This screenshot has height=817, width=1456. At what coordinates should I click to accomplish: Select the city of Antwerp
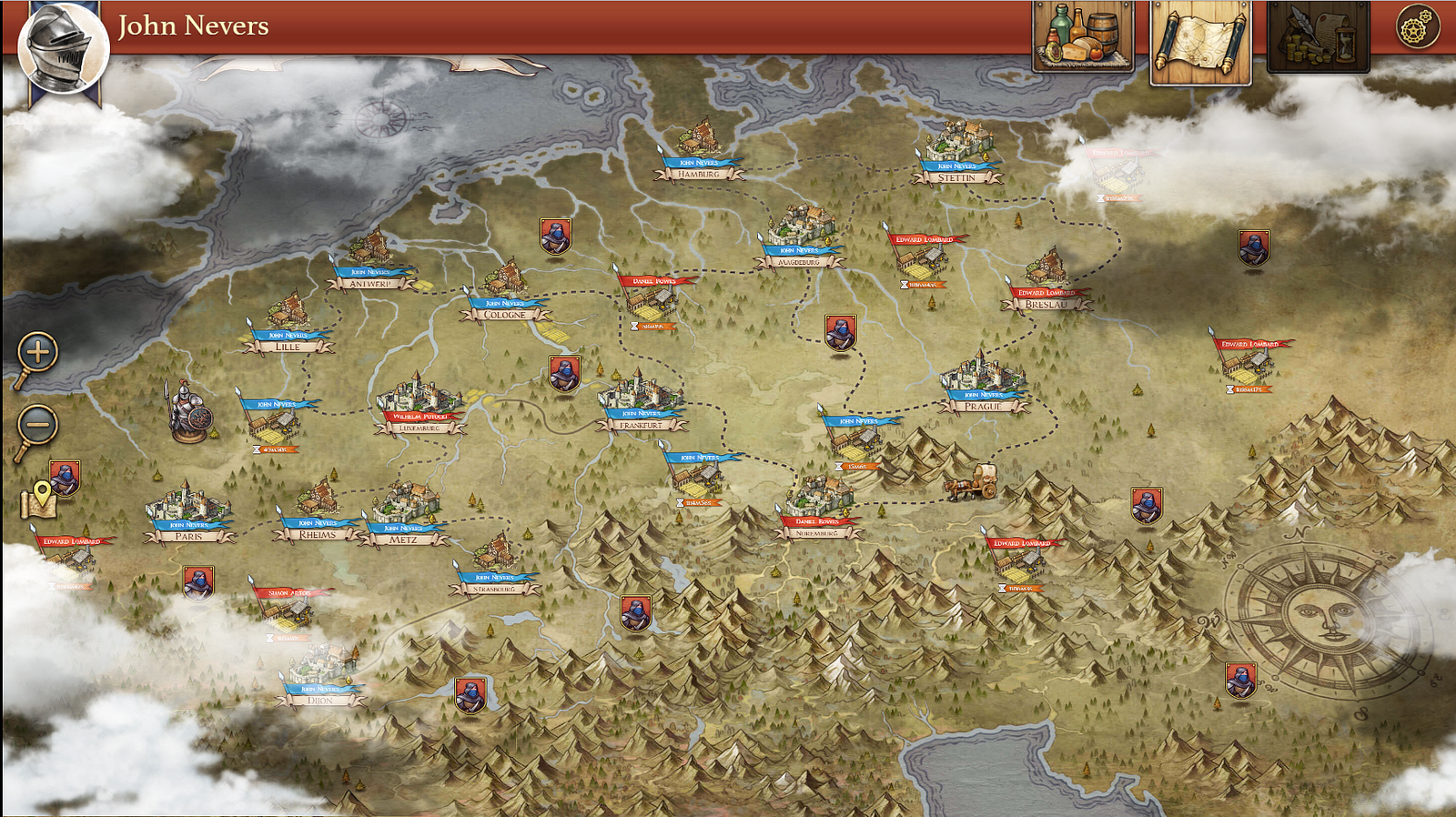[370, 283]
